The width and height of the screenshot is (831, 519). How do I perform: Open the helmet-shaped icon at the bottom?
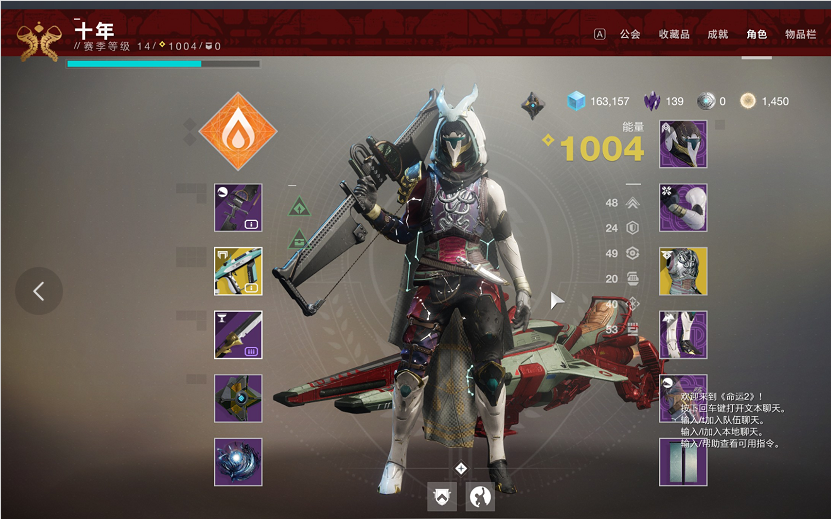pos(442,496)
